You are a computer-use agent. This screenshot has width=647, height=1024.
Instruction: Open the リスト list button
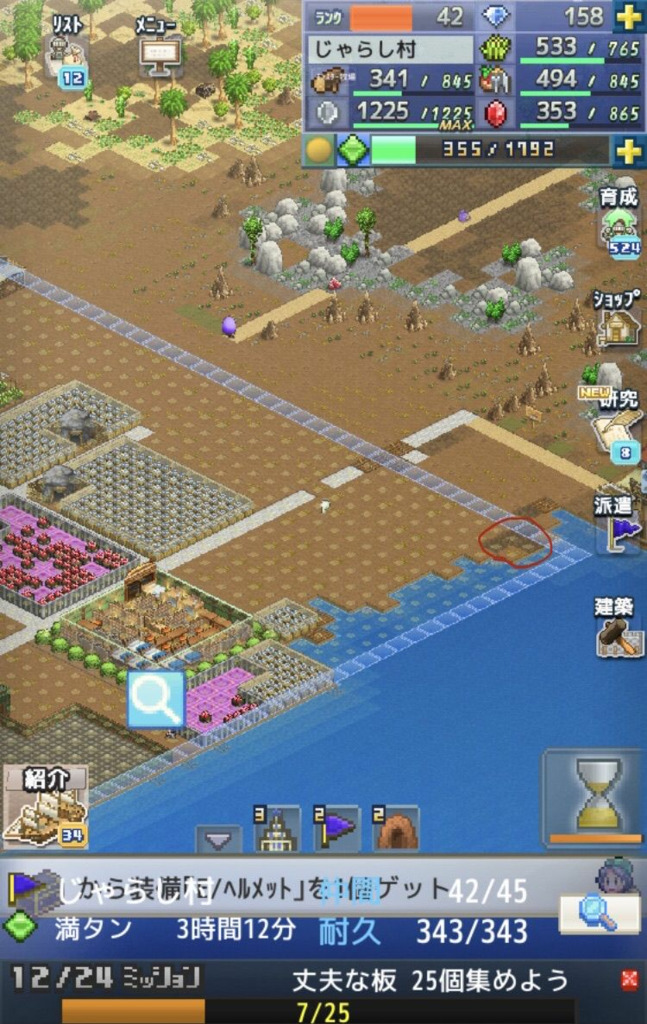67,50
